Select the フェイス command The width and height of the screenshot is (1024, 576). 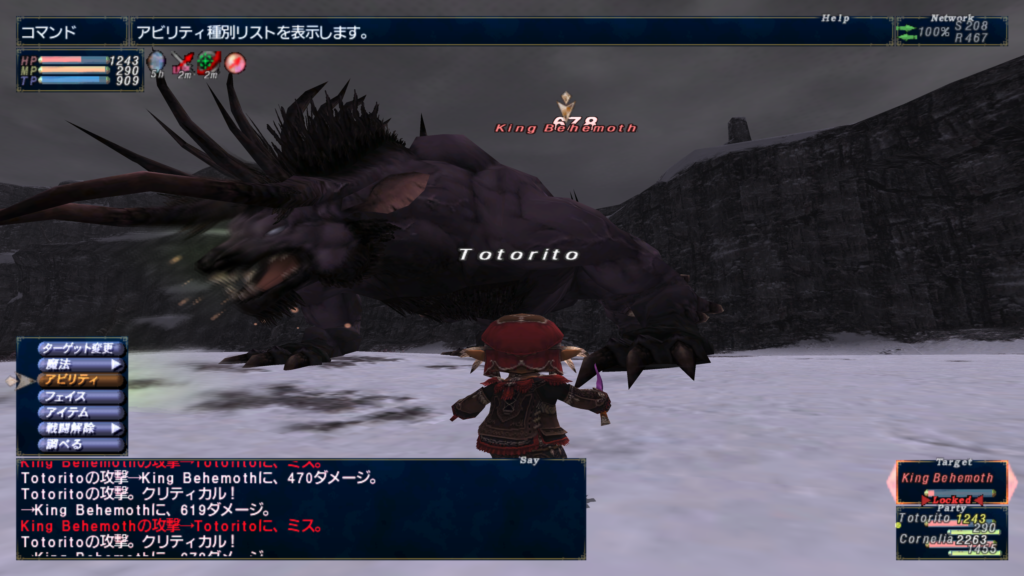click(x=80, y=396)
